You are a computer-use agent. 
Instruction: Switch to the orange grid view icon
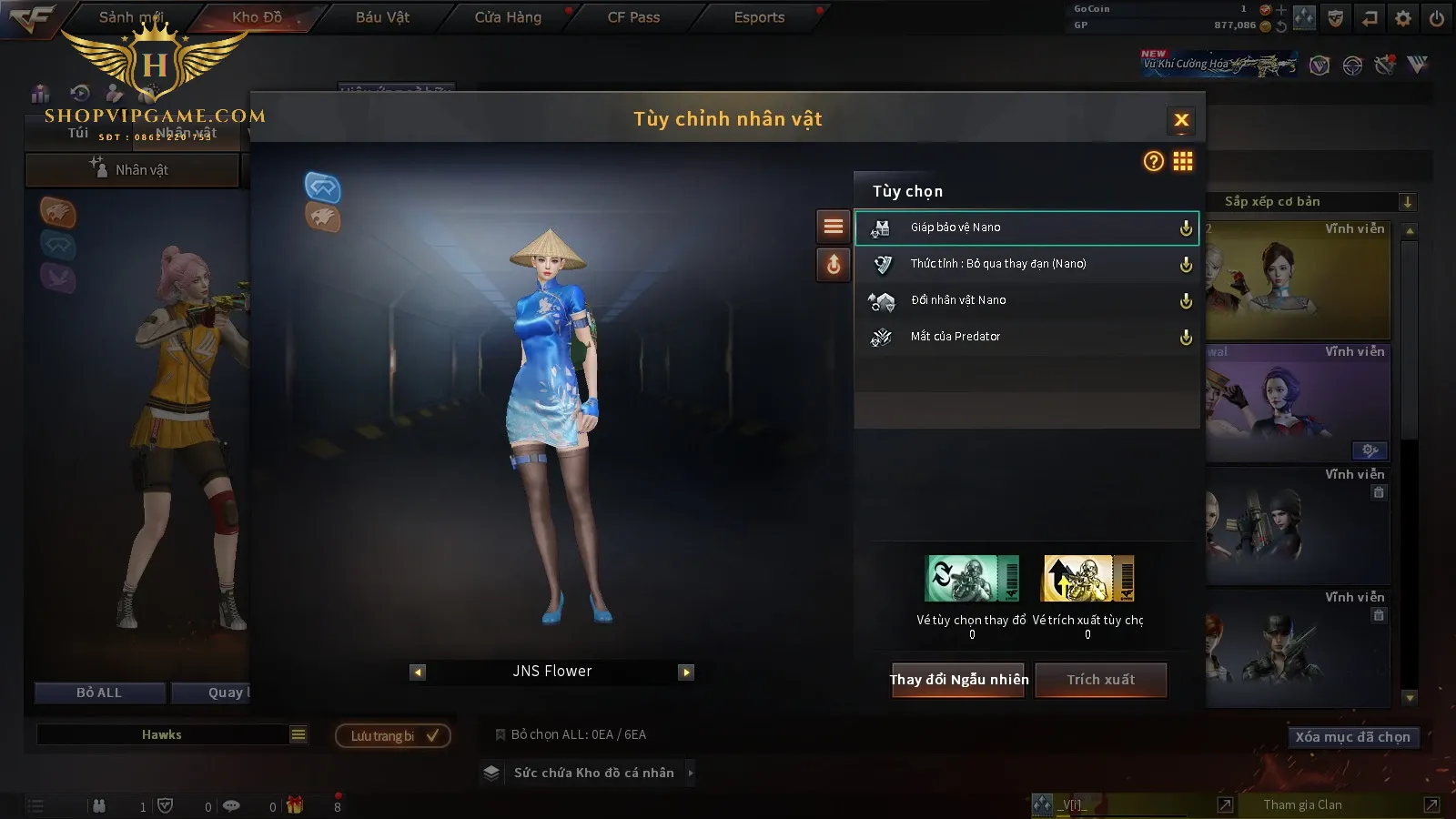[1183, 162]
